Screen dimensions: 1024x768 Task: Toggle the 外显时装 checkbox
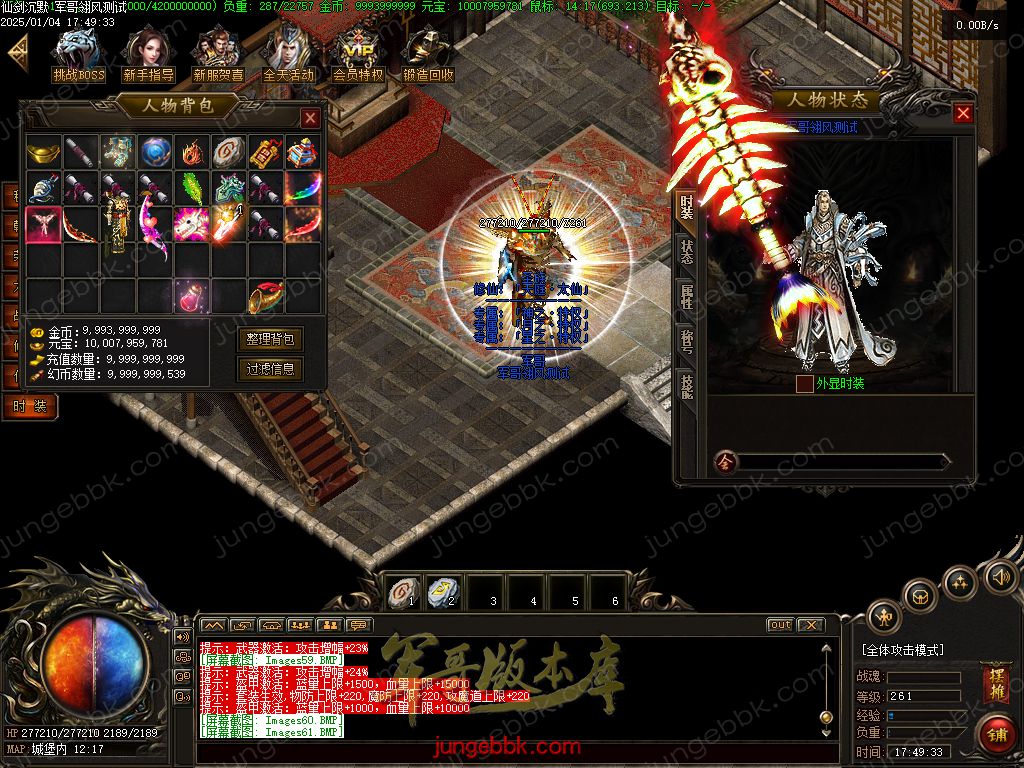804,383
